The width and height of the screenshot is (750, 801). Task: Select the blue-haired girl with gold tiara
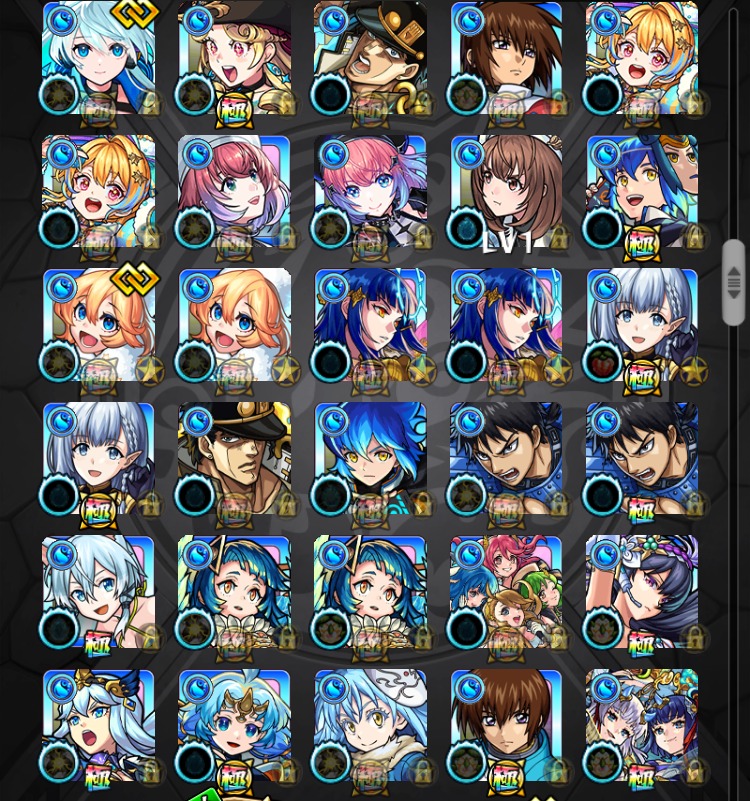pyautogui.click(x=234, y=726)
